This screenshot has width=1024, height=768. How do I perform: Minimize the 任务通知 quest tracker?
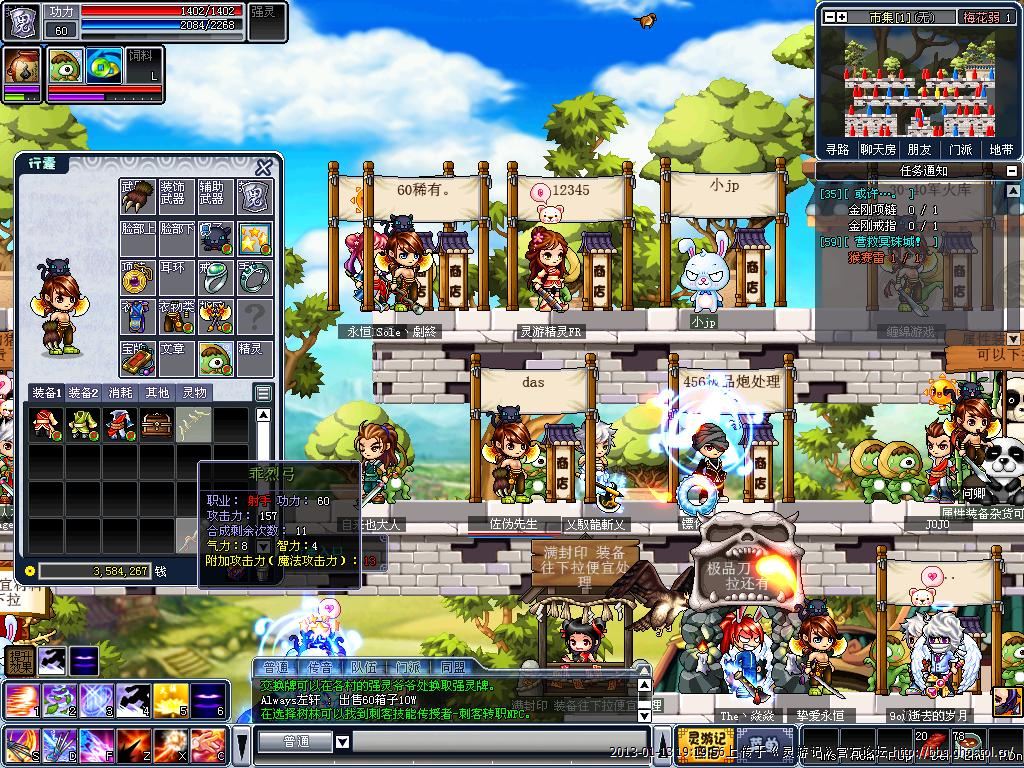pyautogui.click(x=1011, y=171)
